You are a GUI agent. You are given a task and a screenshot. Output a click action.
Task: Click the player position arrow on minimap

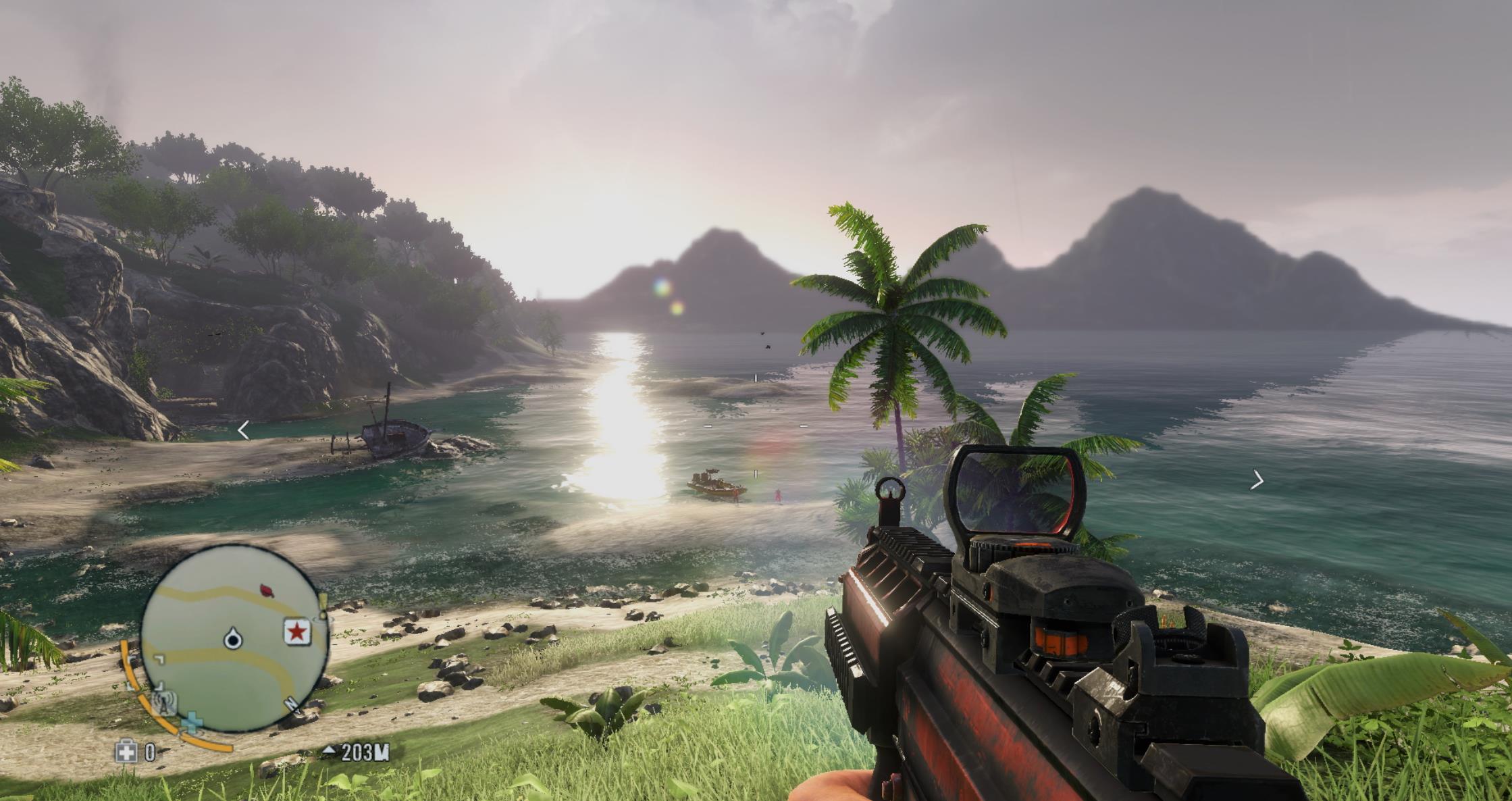(x=234, y=638)
